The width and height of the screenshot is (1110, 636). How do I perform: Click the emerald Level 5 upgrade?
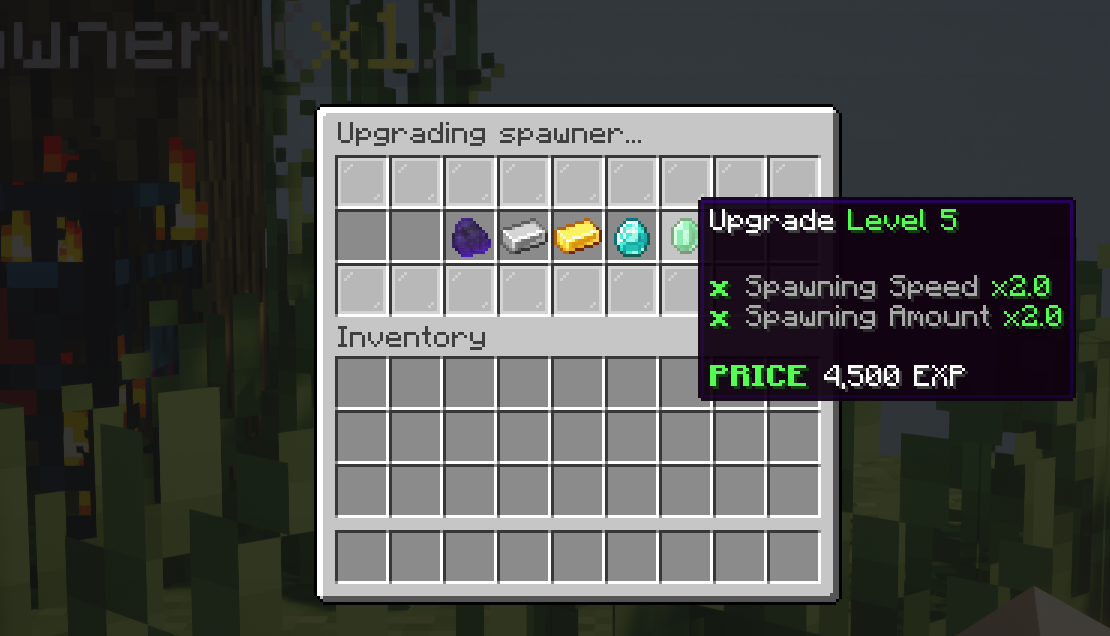click(x=685, y=237)
